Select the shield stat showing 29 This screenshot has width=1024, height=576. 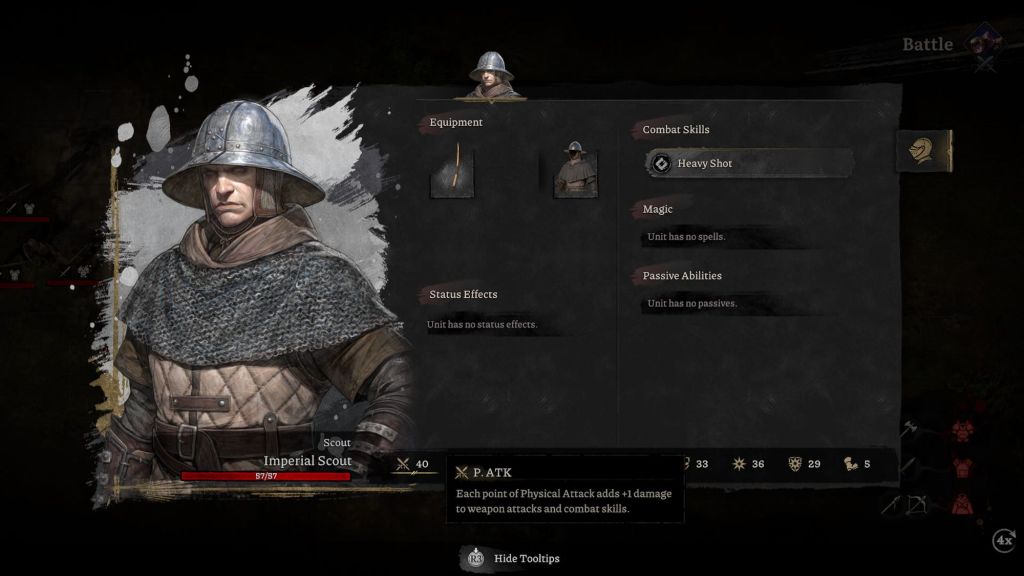(805, 464)
